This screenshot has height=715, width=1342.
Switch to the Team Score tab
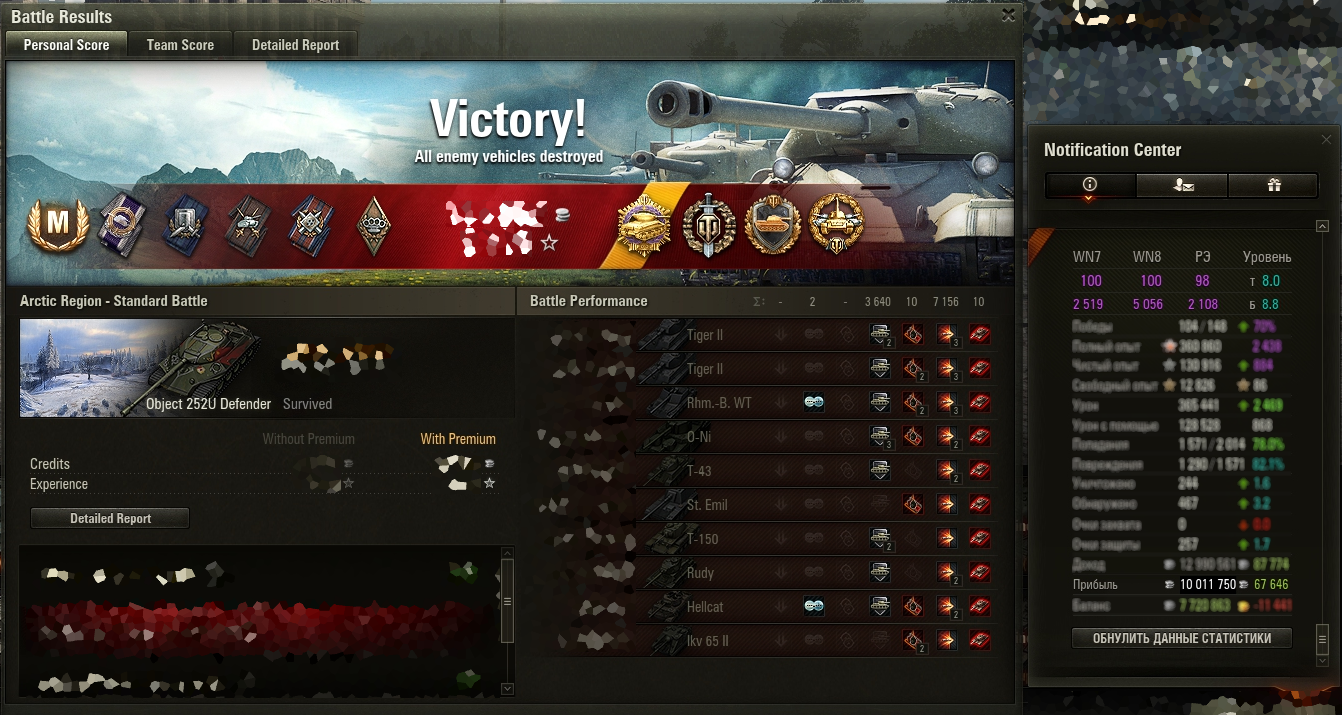[180, 45]
